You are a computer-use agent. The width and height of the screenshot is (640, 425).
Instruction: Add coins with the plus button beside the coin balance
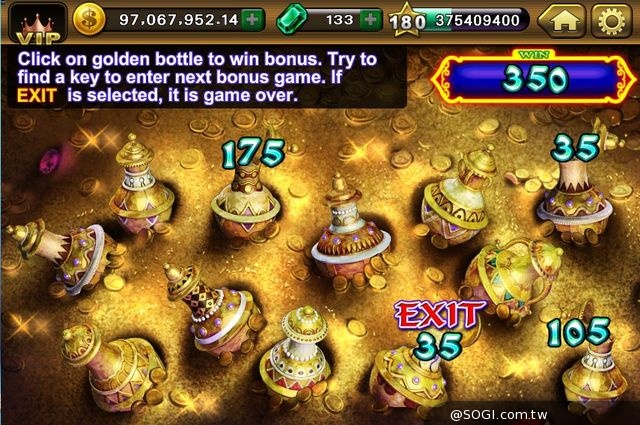pyautogui.click(x=253, y=19)
